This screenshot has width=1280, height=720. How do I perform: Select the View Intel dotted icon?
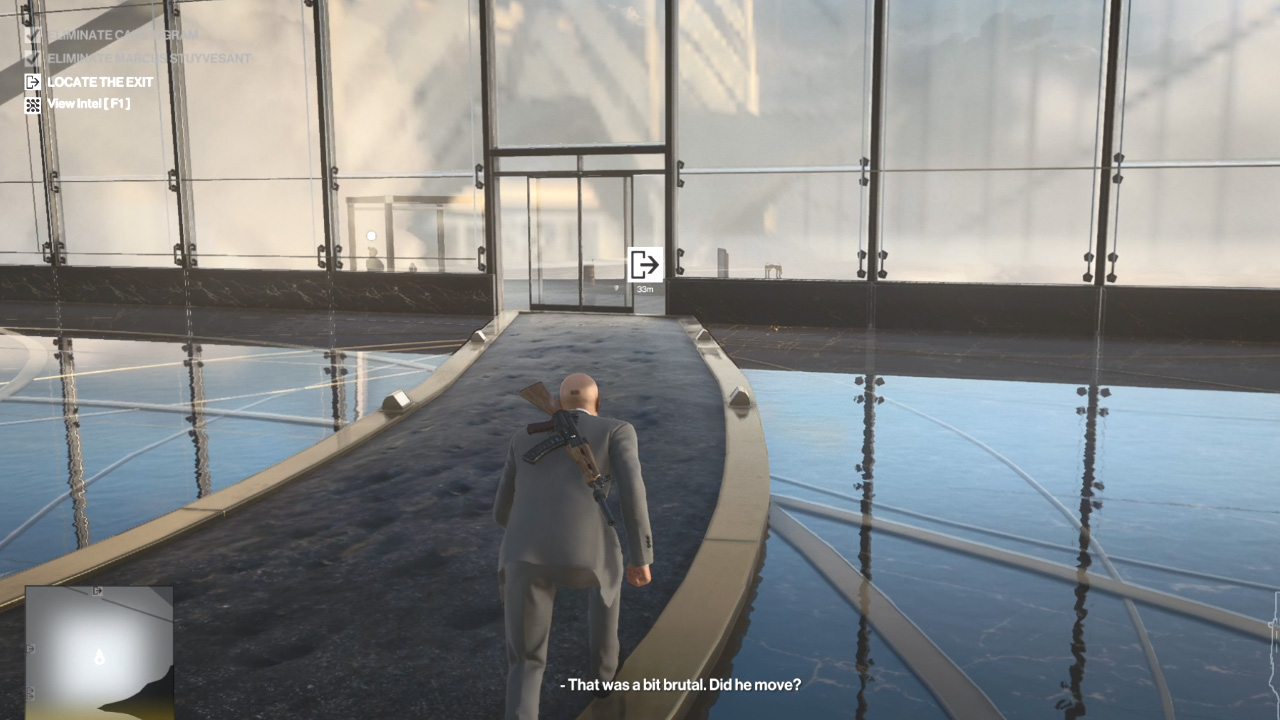tap(31, 103)
